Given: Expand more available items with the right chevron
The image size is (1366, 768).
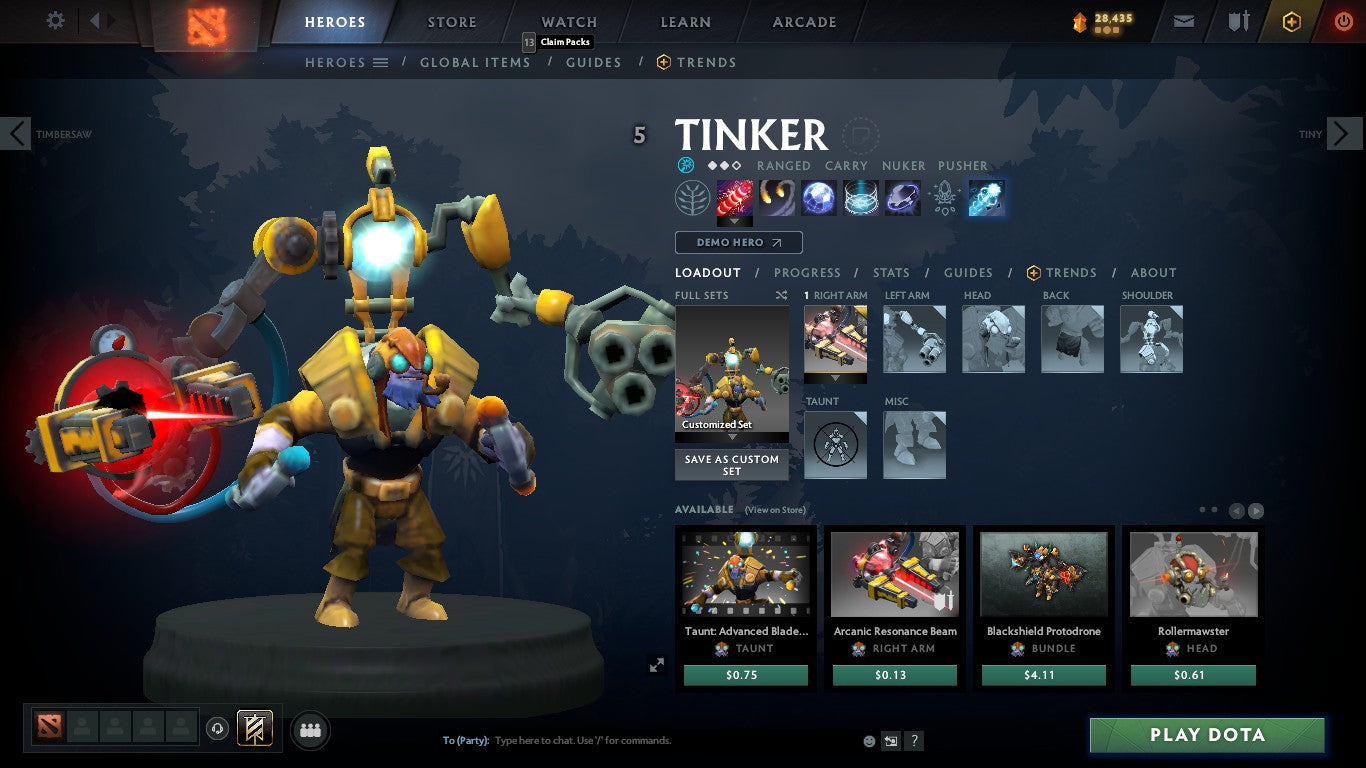Looking at the screenshot, I should pos(1255,510).
